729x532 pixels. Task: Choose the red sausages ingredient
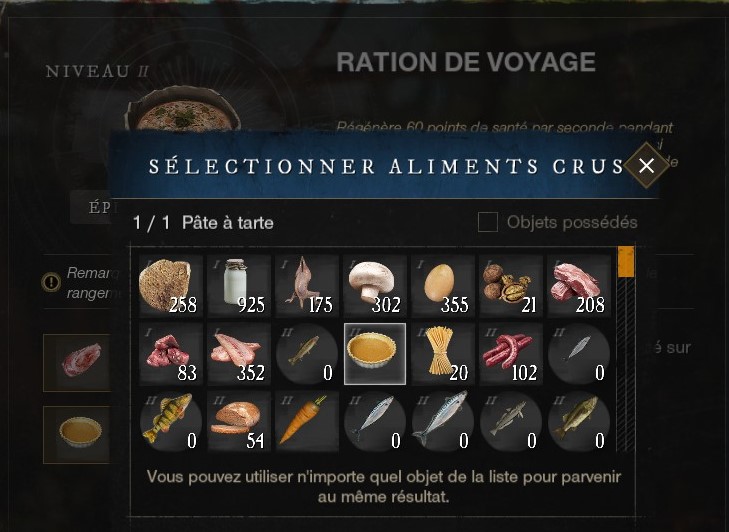[510, 353]
